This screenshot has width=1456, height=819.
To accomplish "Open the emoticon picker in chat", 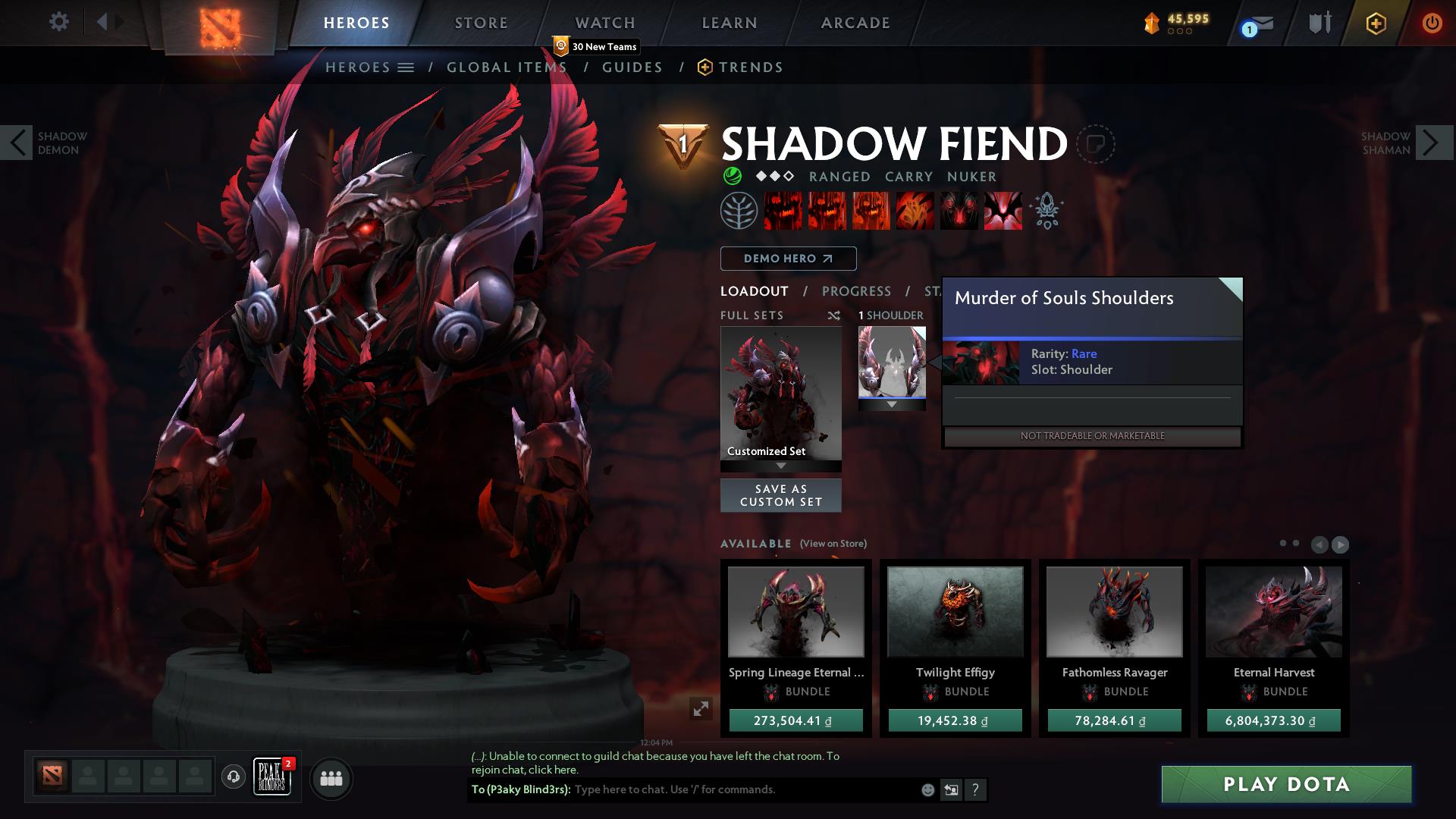I will tap(927, 789).
